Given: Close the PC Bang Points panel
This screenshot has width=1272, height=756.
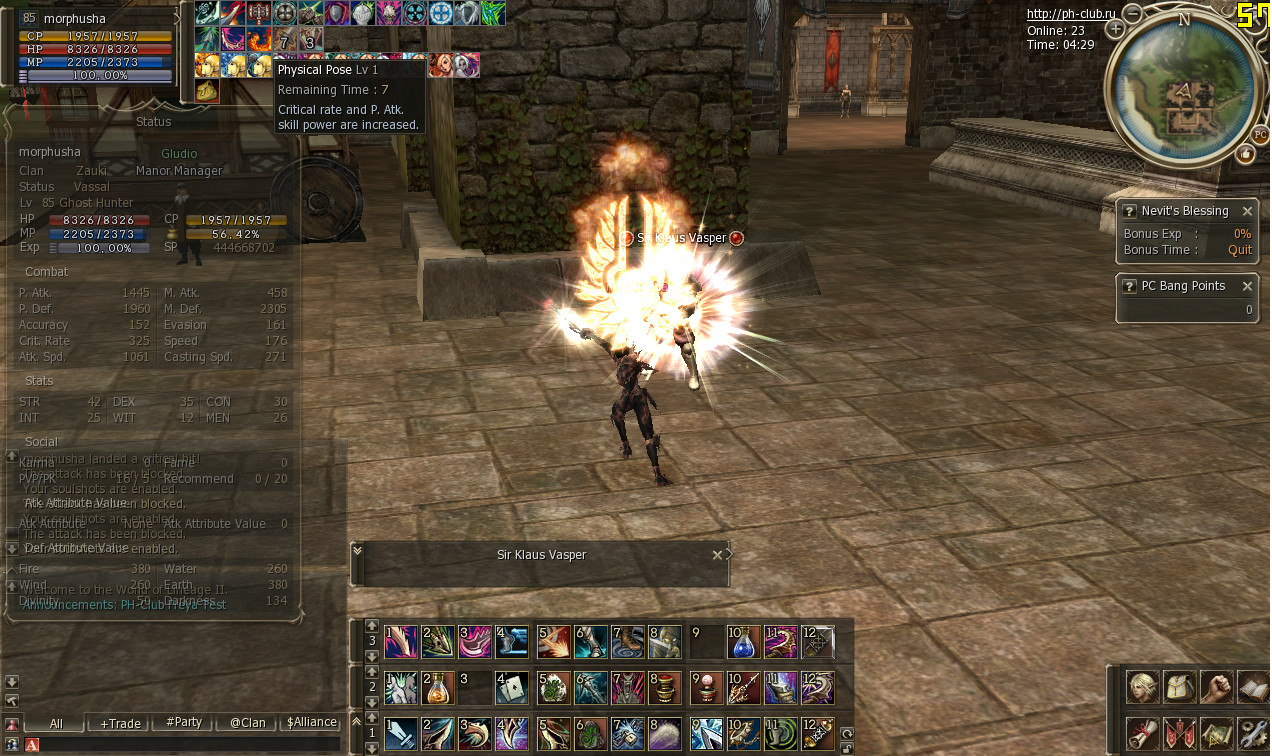Looking at the screenshot, I should point(1247,286).
